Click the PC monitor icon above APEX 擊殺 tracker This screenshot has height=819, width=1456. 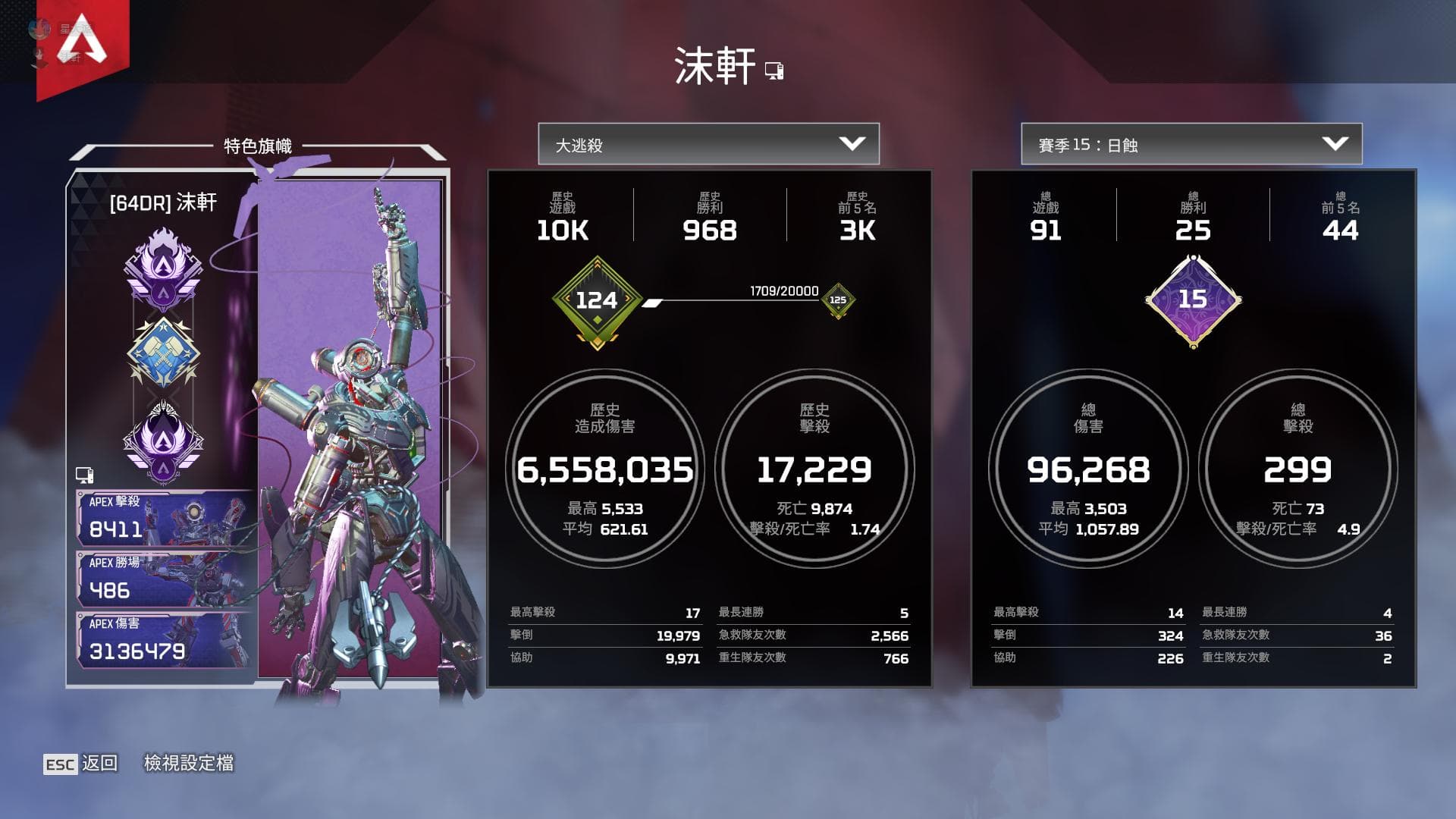86,474
